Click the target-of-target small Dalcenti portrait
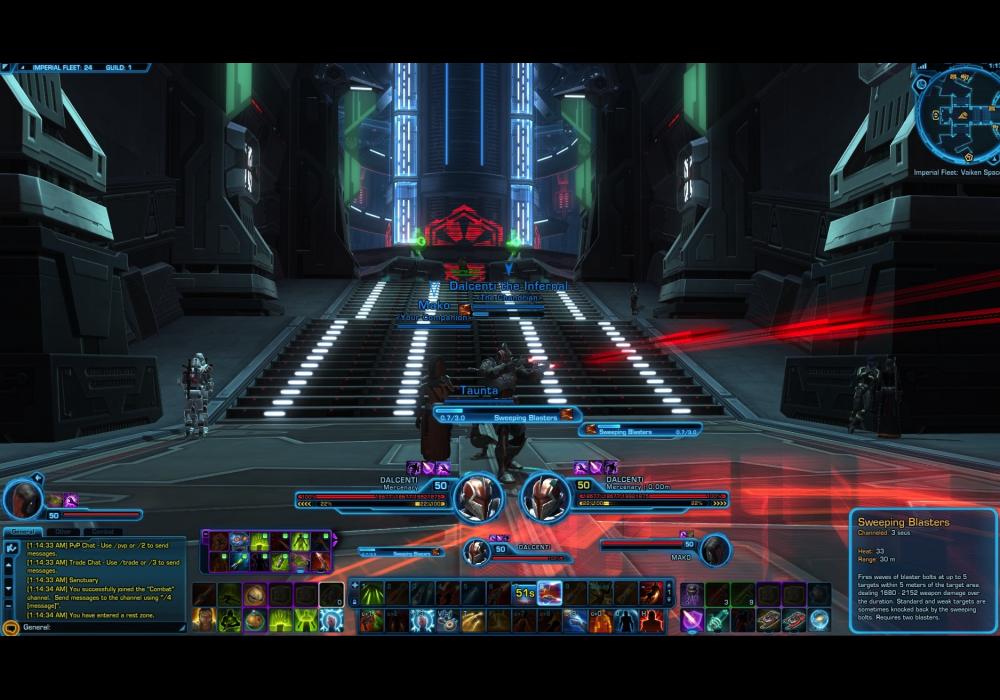The image size is (1000, 700). [478, 550]
